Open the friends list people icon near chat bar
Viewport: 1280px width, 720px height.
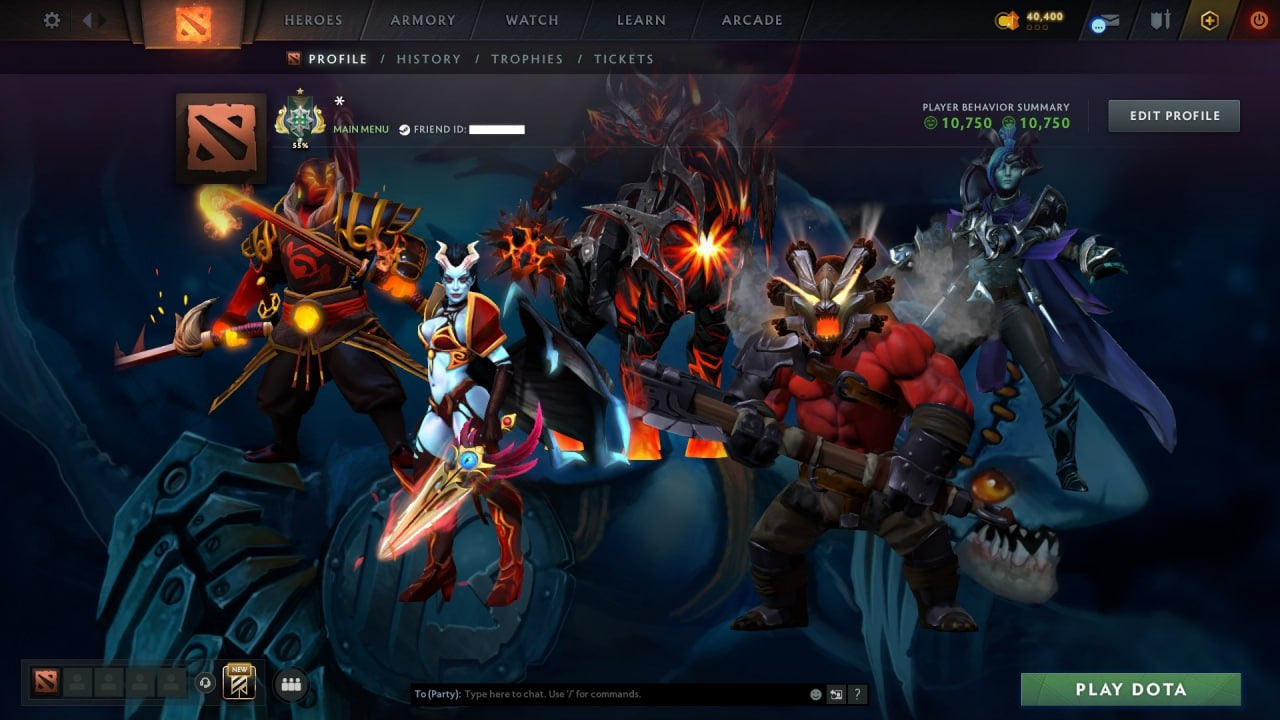(x=289, y=684)
